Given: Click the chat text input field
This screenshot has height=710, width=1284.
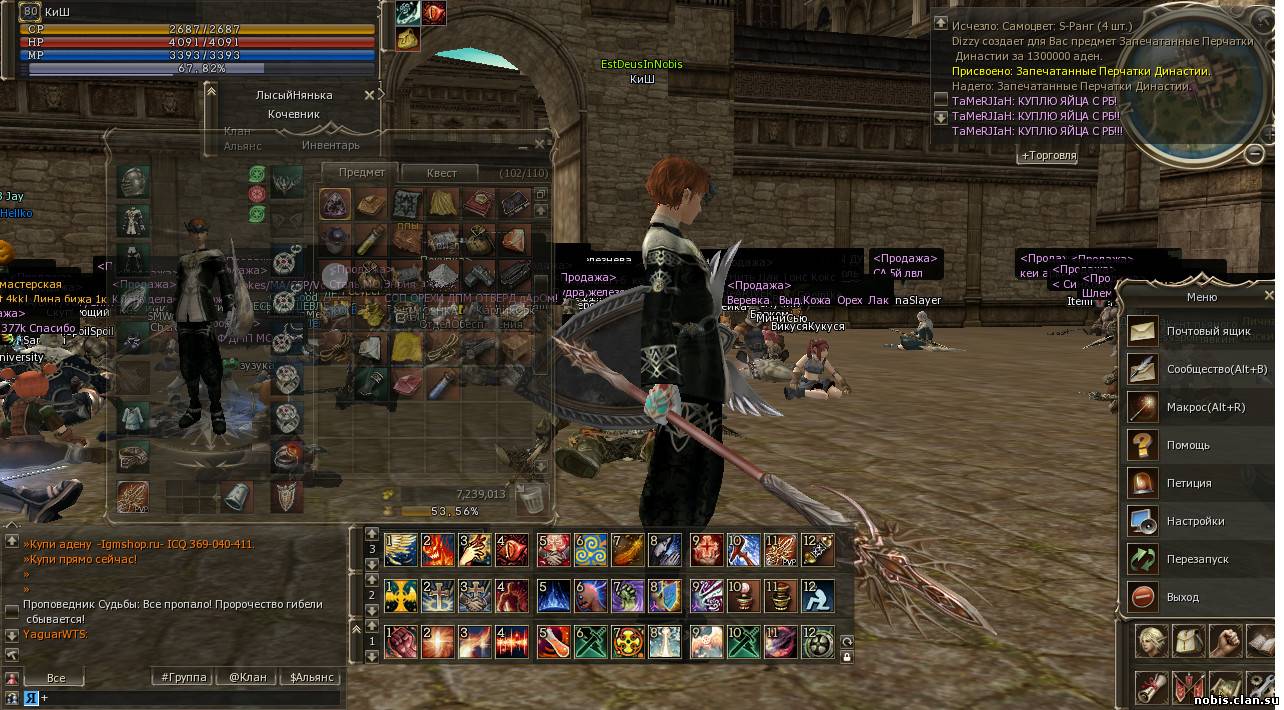Looking at the screenshot, I should tap(190, 698).
